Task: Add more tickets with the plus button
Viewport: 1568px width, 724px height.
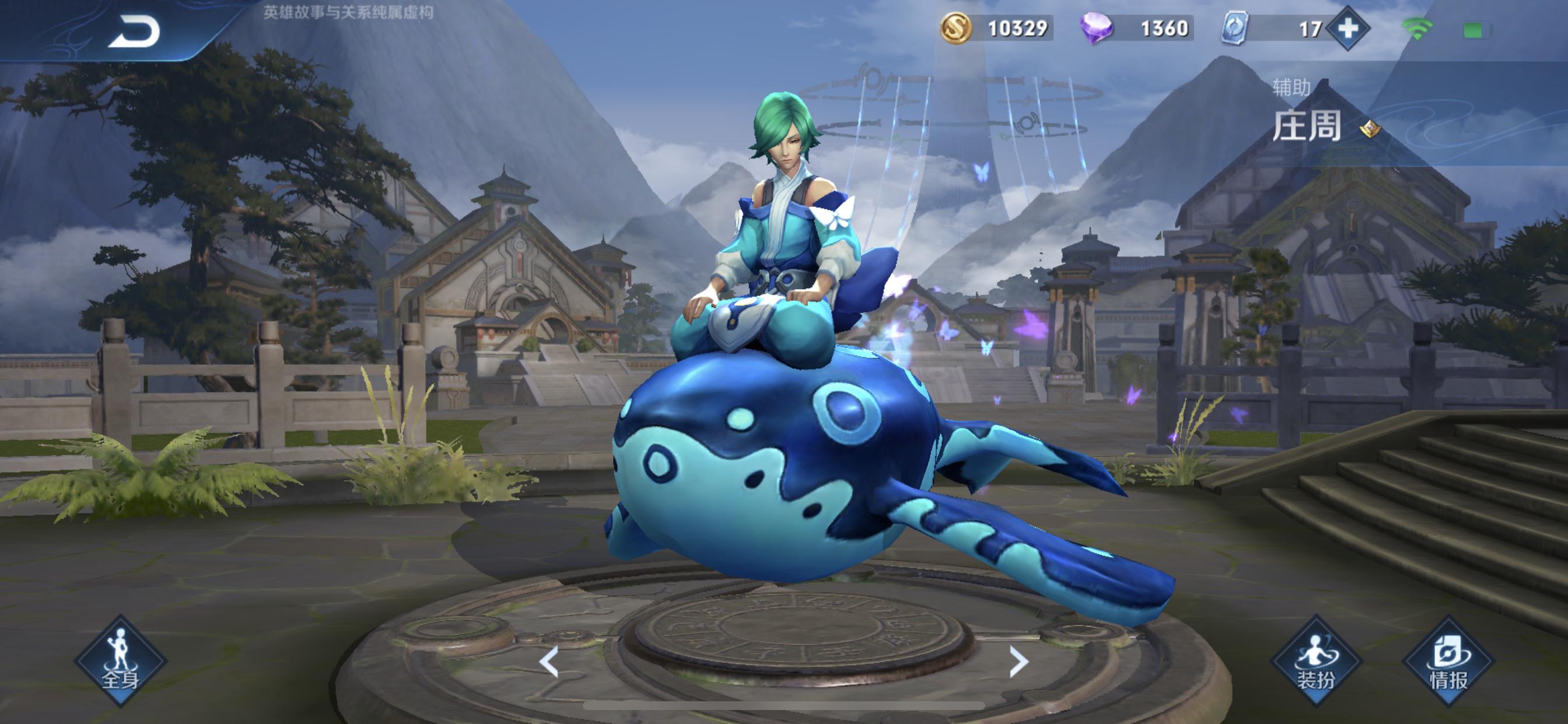Action: coord(1347,29)
